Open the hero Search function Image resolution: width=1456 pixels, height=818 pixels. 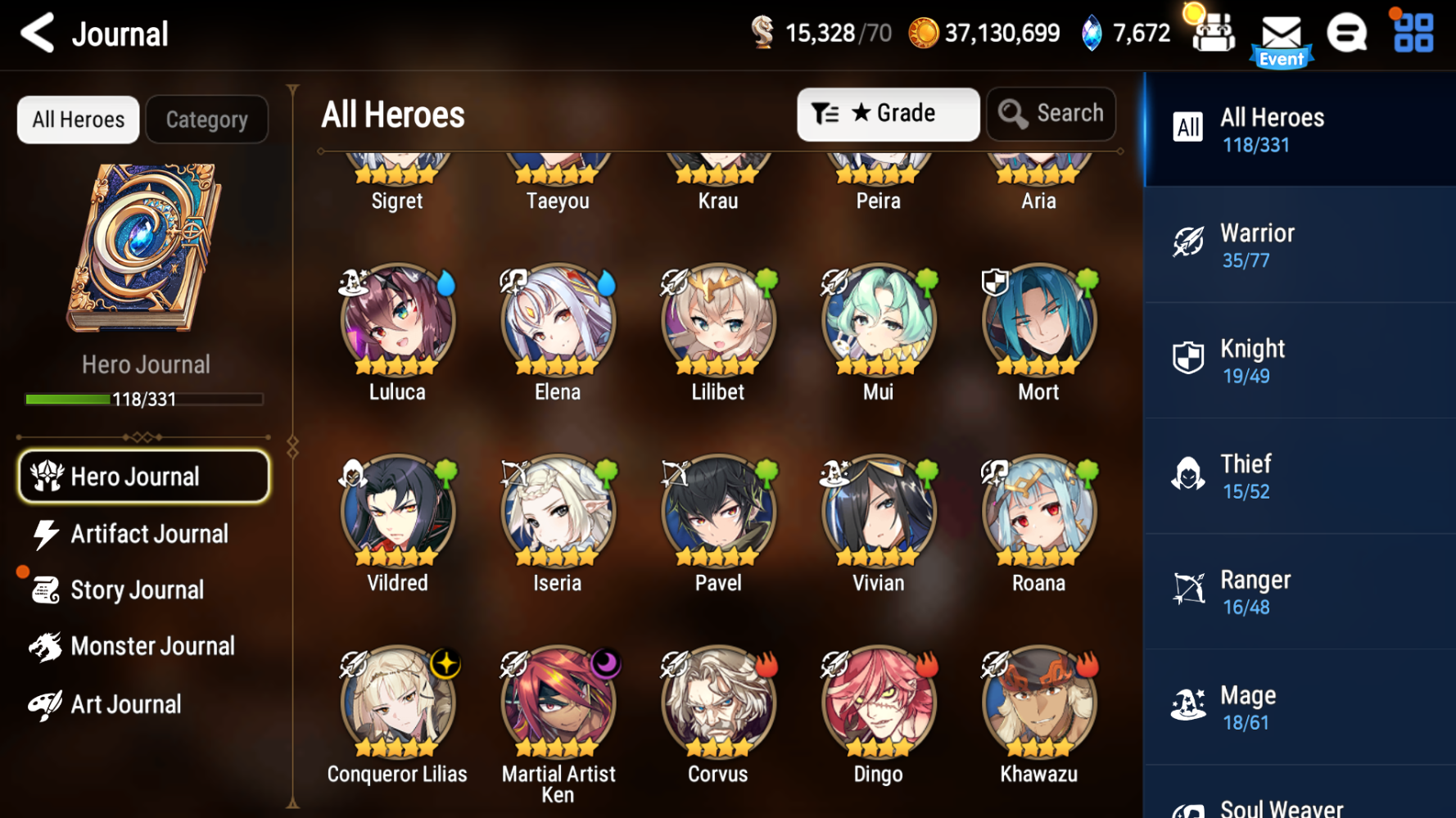1051,114
